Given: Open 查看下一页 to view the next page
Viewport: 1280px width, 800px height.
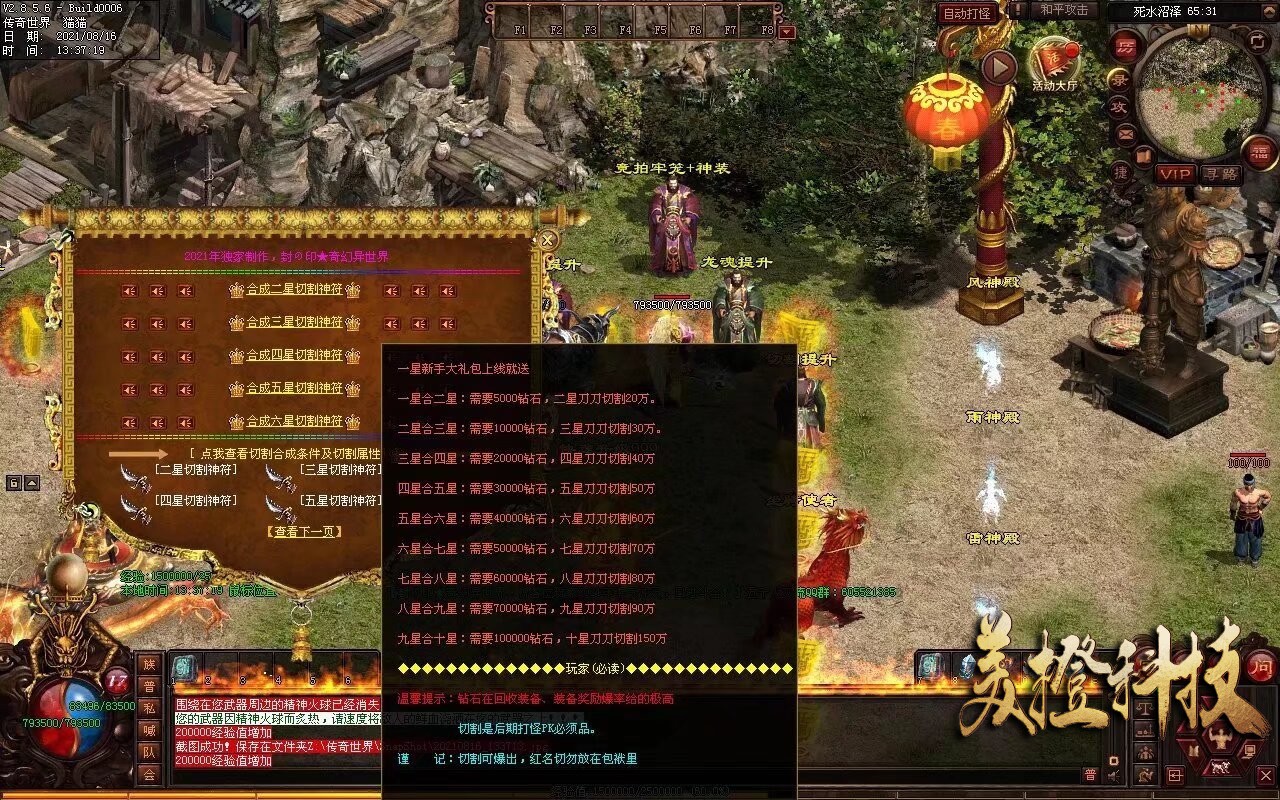Looking at the screenshot, I should 305,531.
